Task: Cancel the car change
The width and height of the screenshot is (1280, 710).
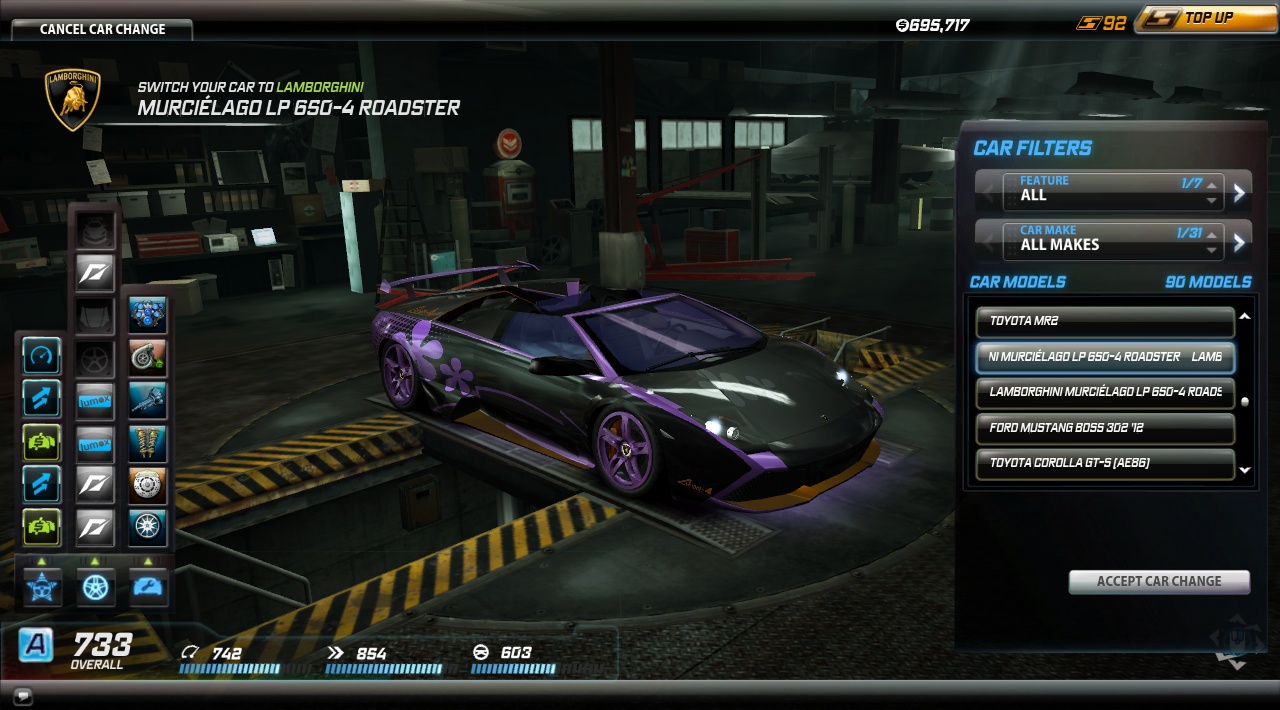Action: (x=102, y=29)
